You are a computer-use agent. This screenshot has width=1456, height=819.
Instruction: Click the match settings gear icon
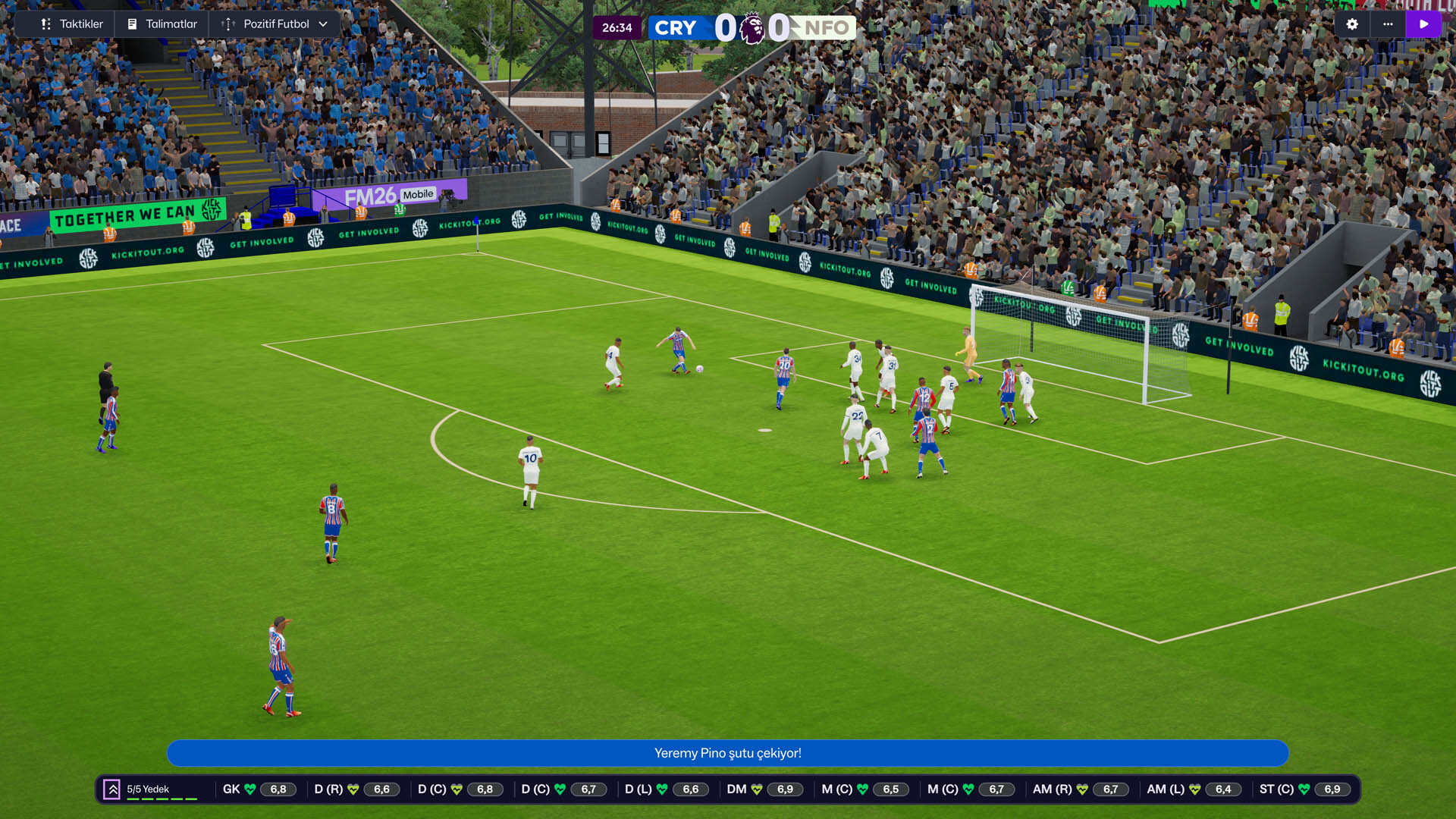[1352, 24]
